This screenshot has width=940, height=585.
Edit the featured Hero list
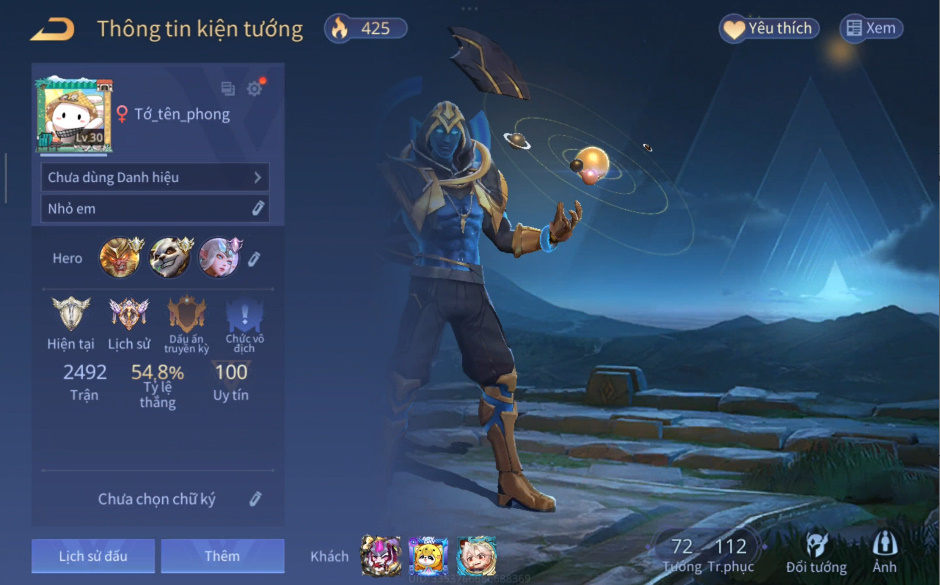click(x=254, y=259)
